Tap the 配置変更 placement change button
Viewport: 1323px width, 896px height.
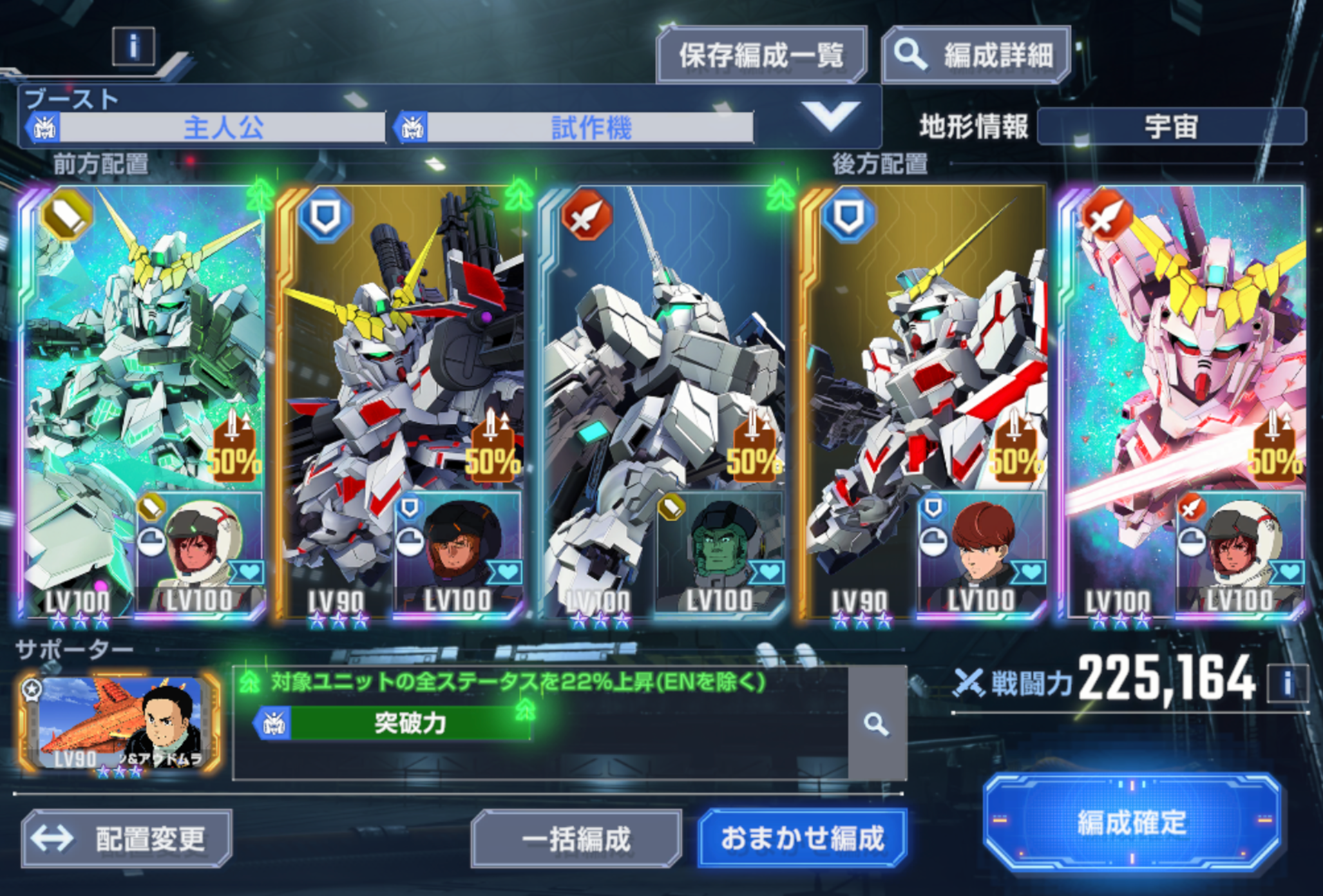pyautogui.click(x=127, y=839)
